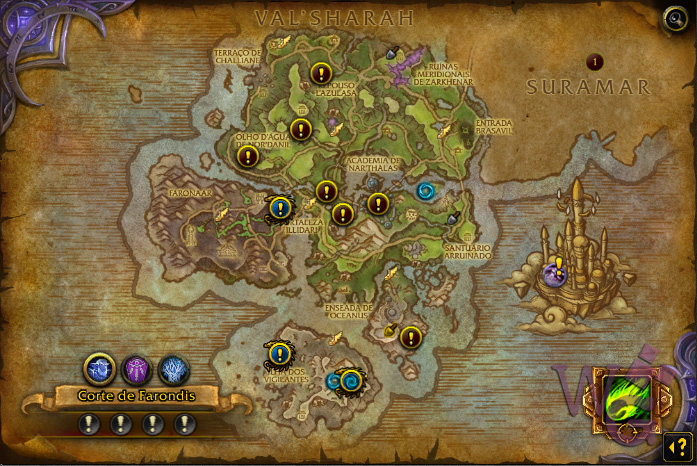Image resolution: width=697 pixels, height=466 pixels.
Task: Click the magnifying glass map button
Action: tap(676, 17)
